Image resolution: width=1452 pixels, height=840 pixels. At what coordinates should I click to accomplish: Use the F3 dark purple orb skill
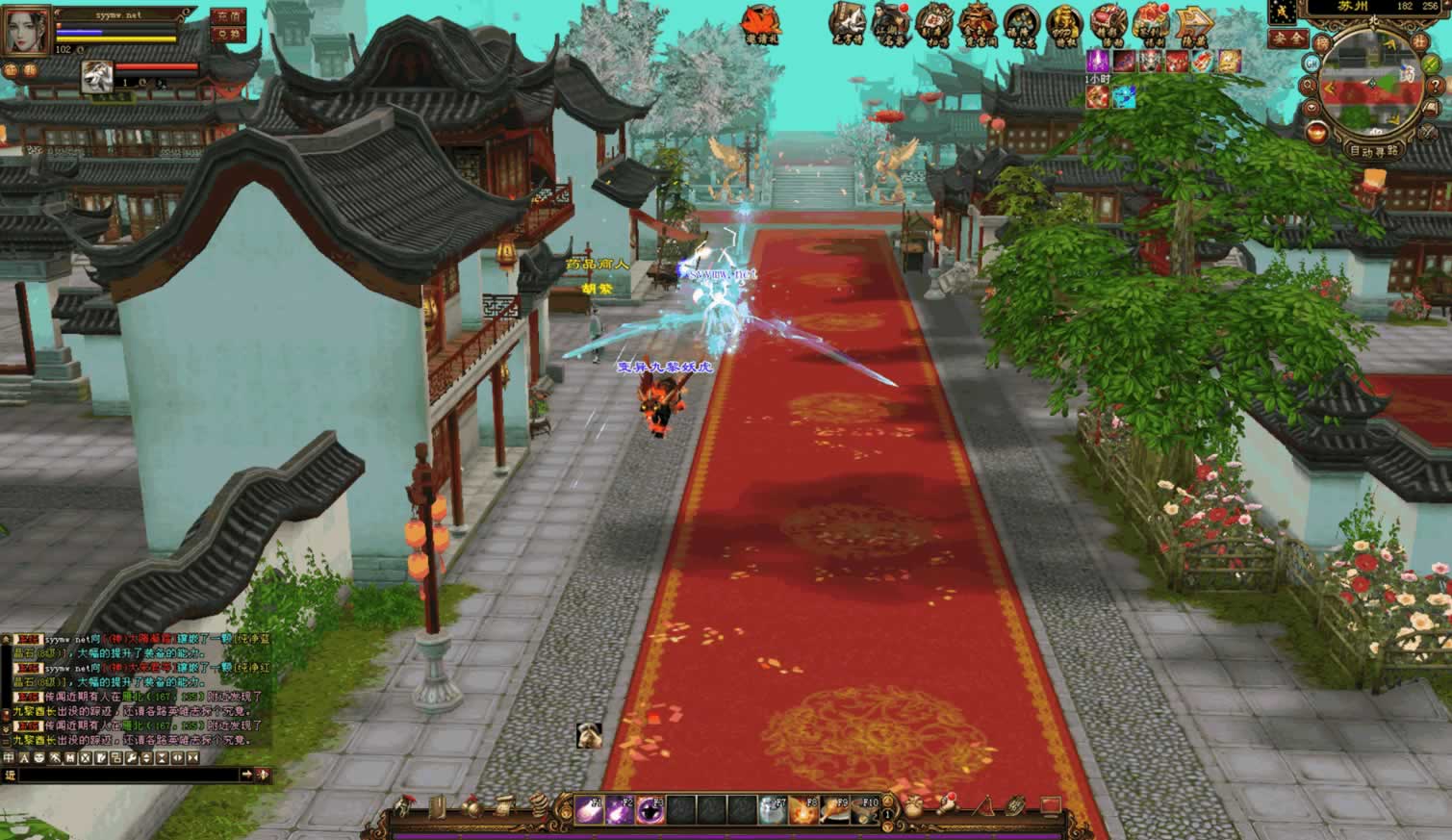650,811
